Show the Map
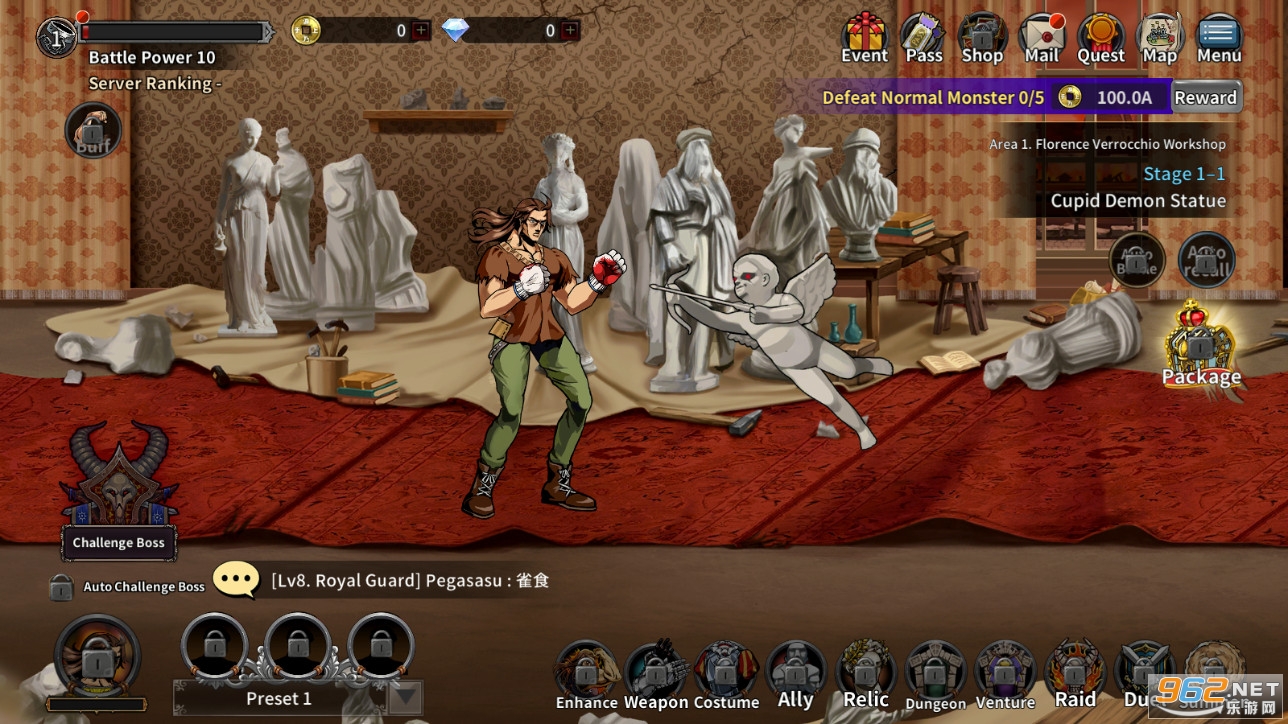The image size is (1288, 724). [1160, 37]
